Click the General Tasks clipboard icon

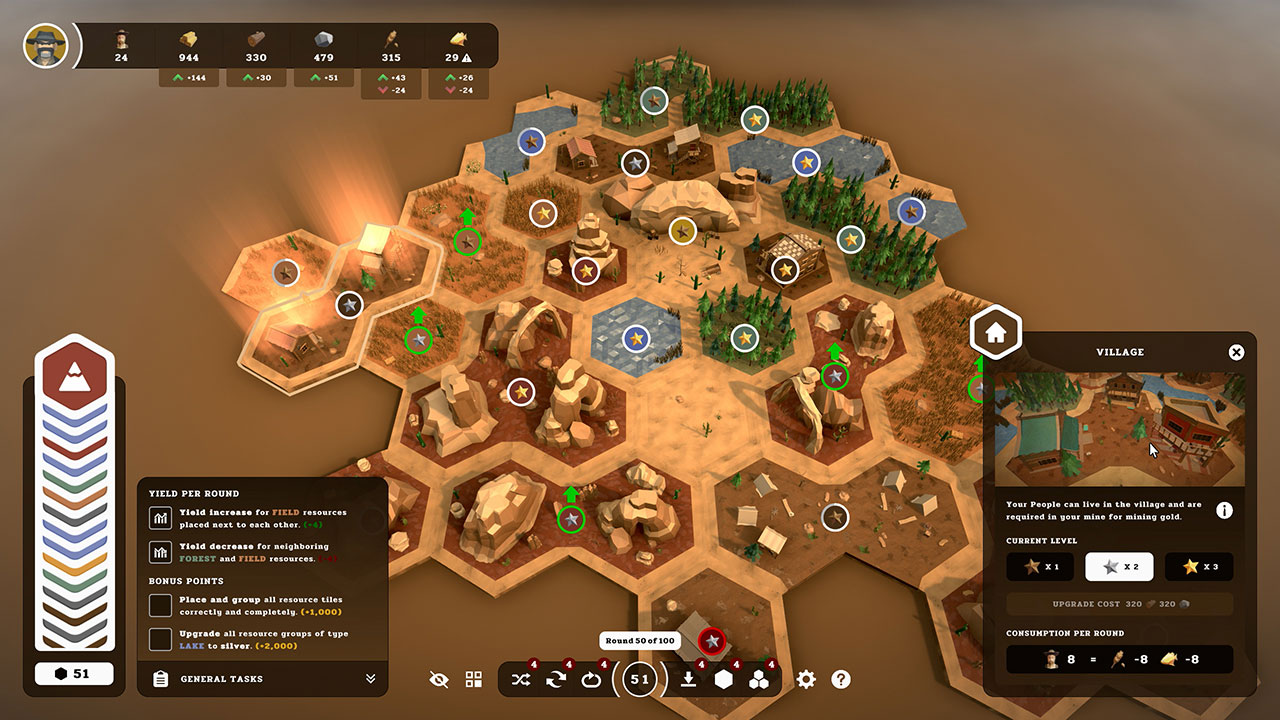(x=160, y=679)
